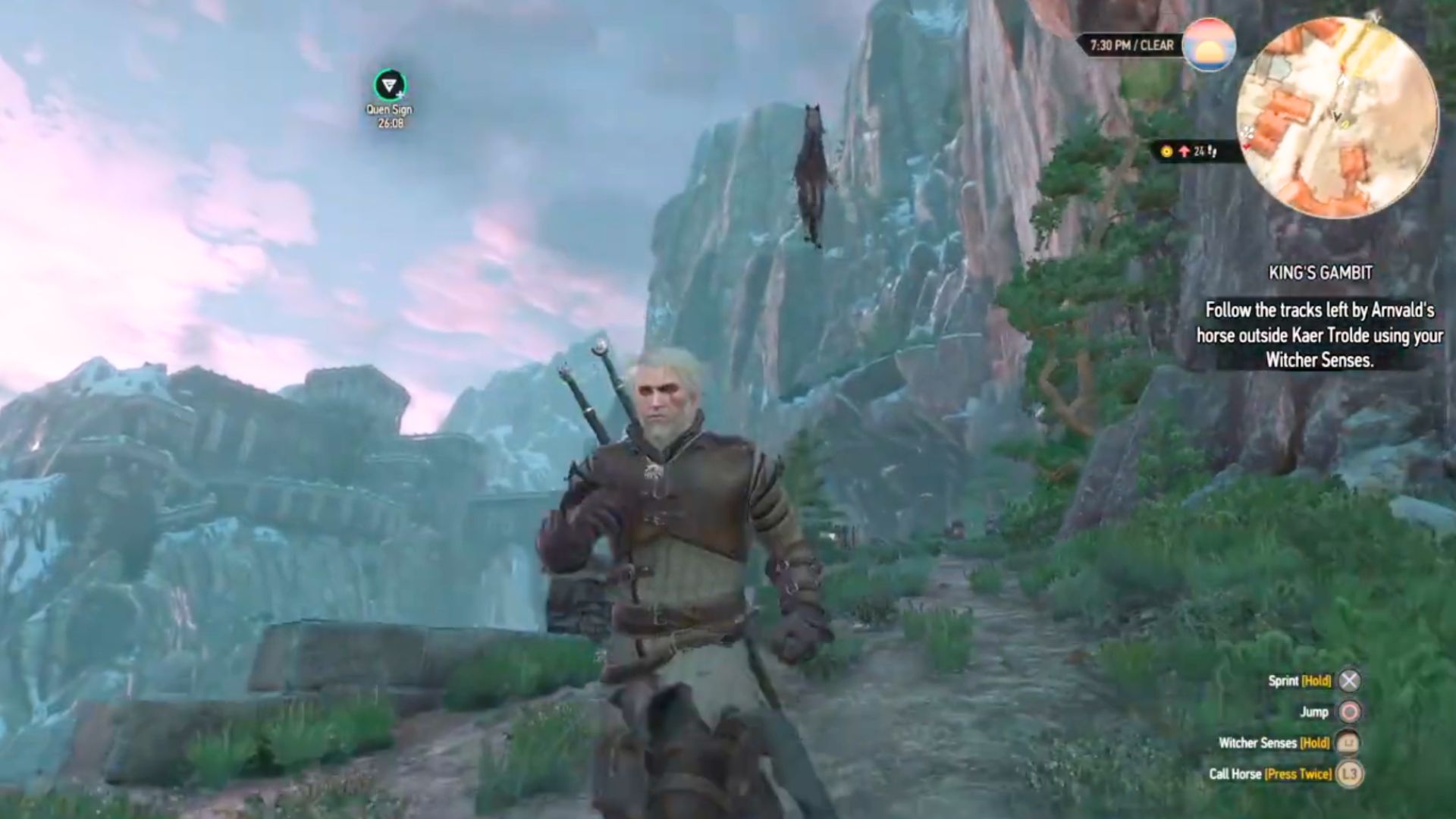Image resolution: width=1456 pixels, height=819 pixels.
Task: Click the red upward arrow XP icon
Action: tap(1182, 150)
